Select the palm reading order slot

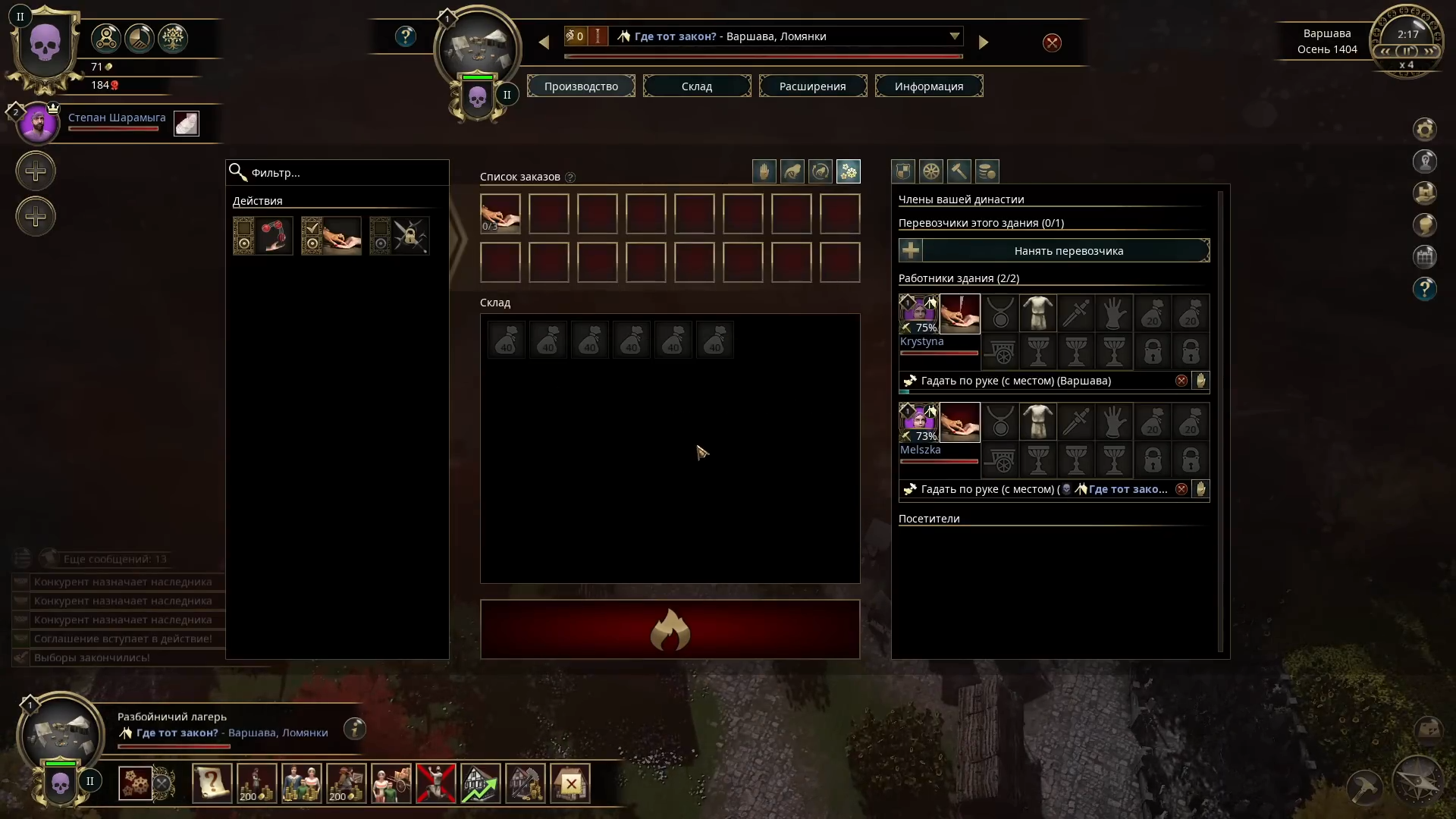[500, 214]
